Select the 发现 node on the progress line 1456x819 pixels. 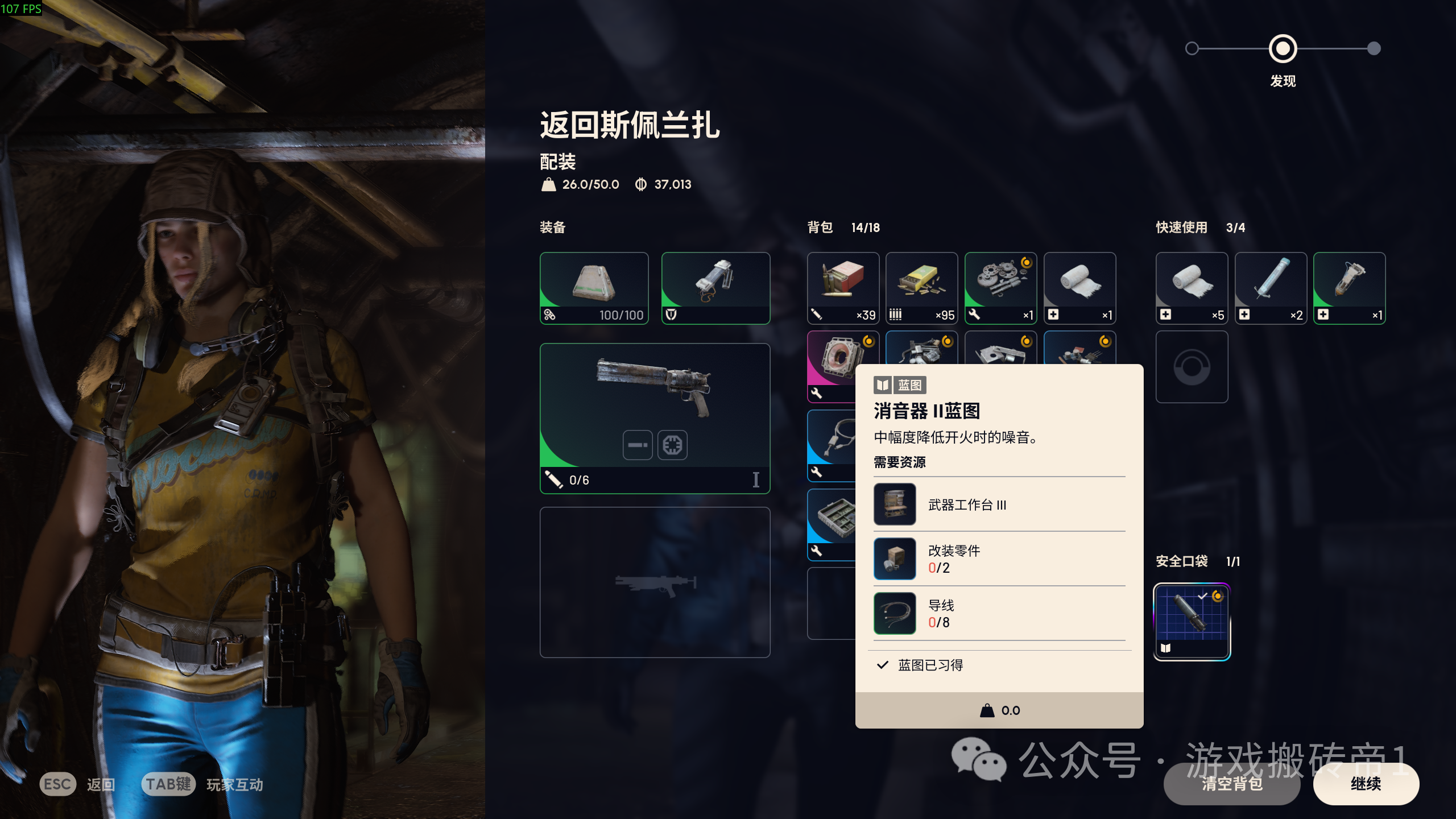tap(1284, 49)
